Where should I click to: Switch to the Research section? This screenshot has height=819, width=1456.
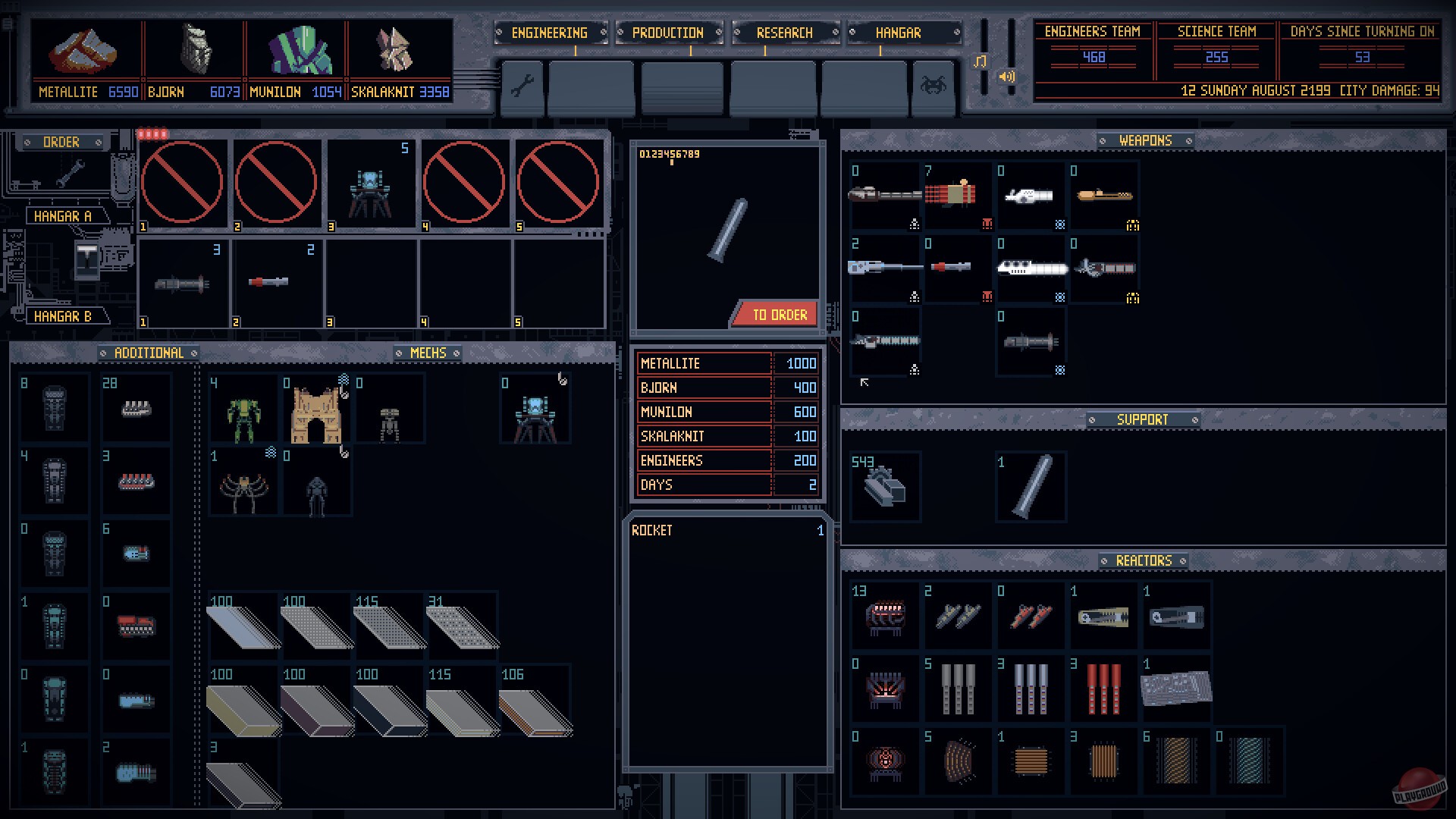coord(785,33)
